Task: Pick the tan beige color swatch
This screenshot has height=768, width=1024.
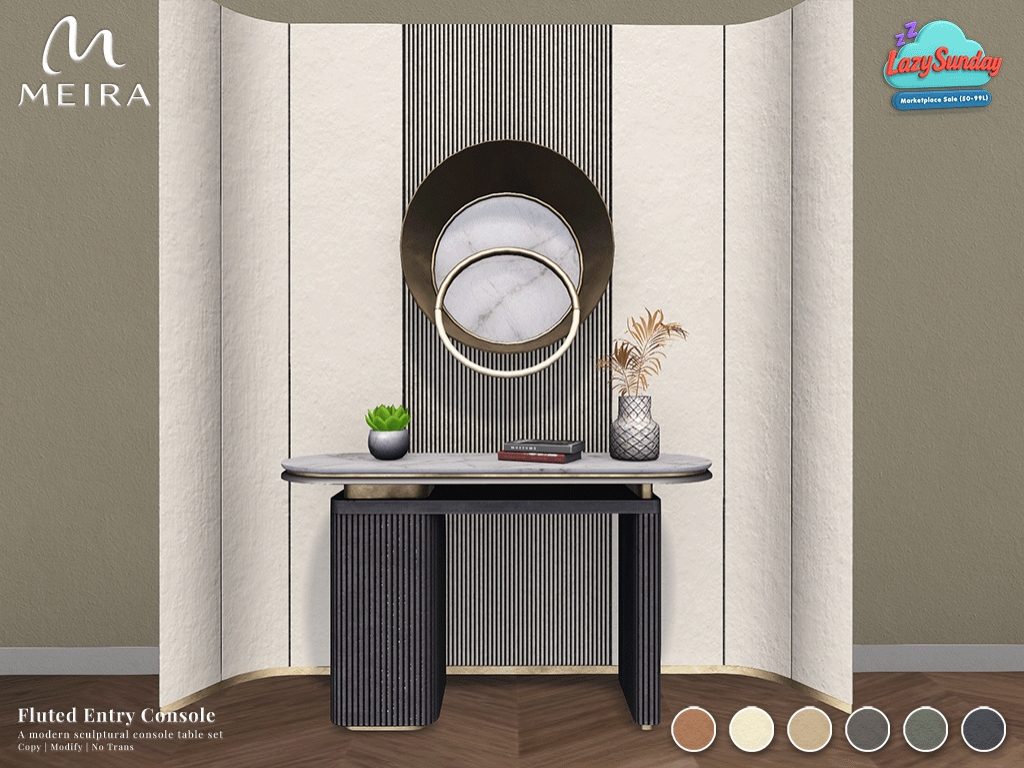Action: click(x=809, y=728)
